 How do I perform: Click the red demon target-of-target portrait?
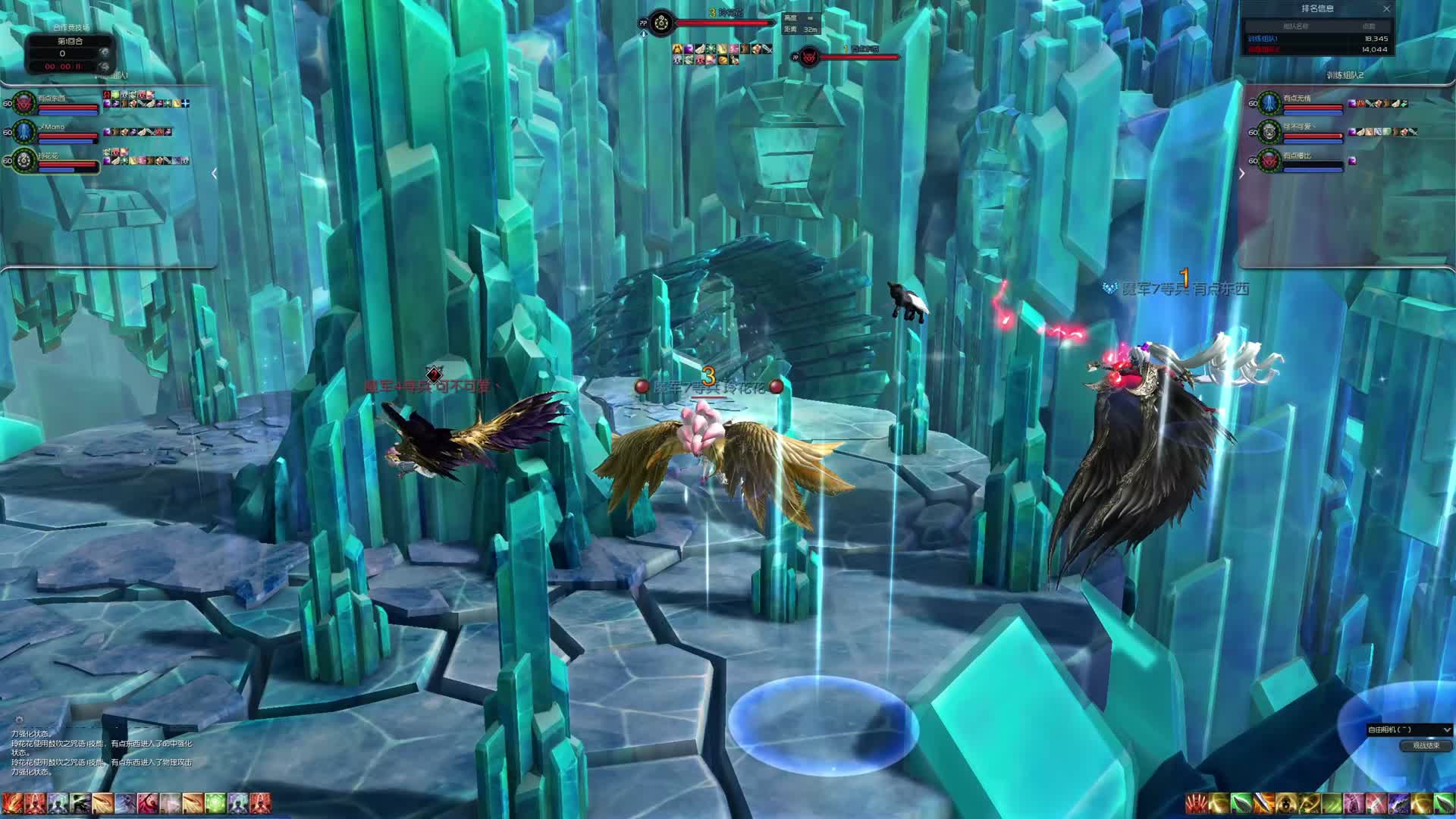pos(808,57)
